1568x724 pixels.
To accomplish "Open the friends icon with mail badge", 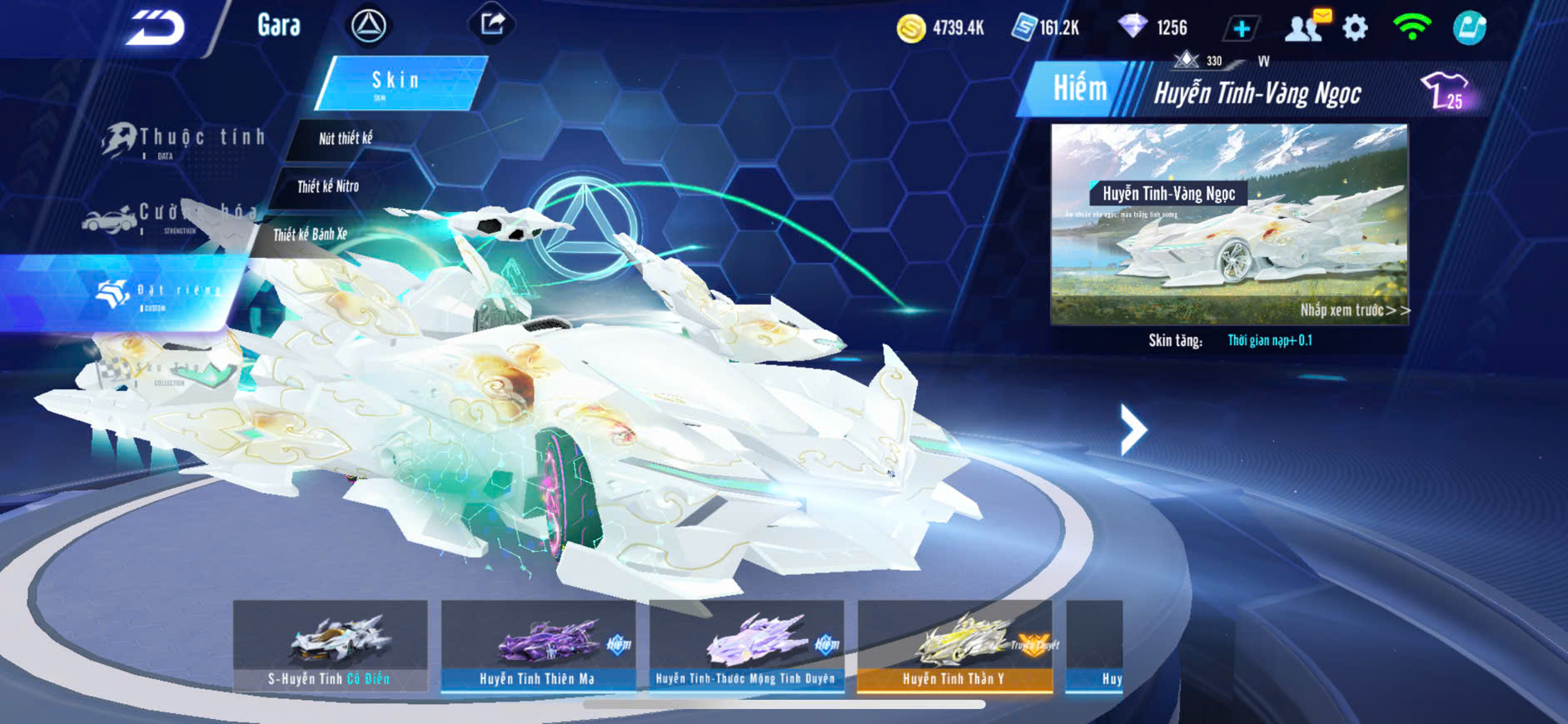I will click(1306, 27).
